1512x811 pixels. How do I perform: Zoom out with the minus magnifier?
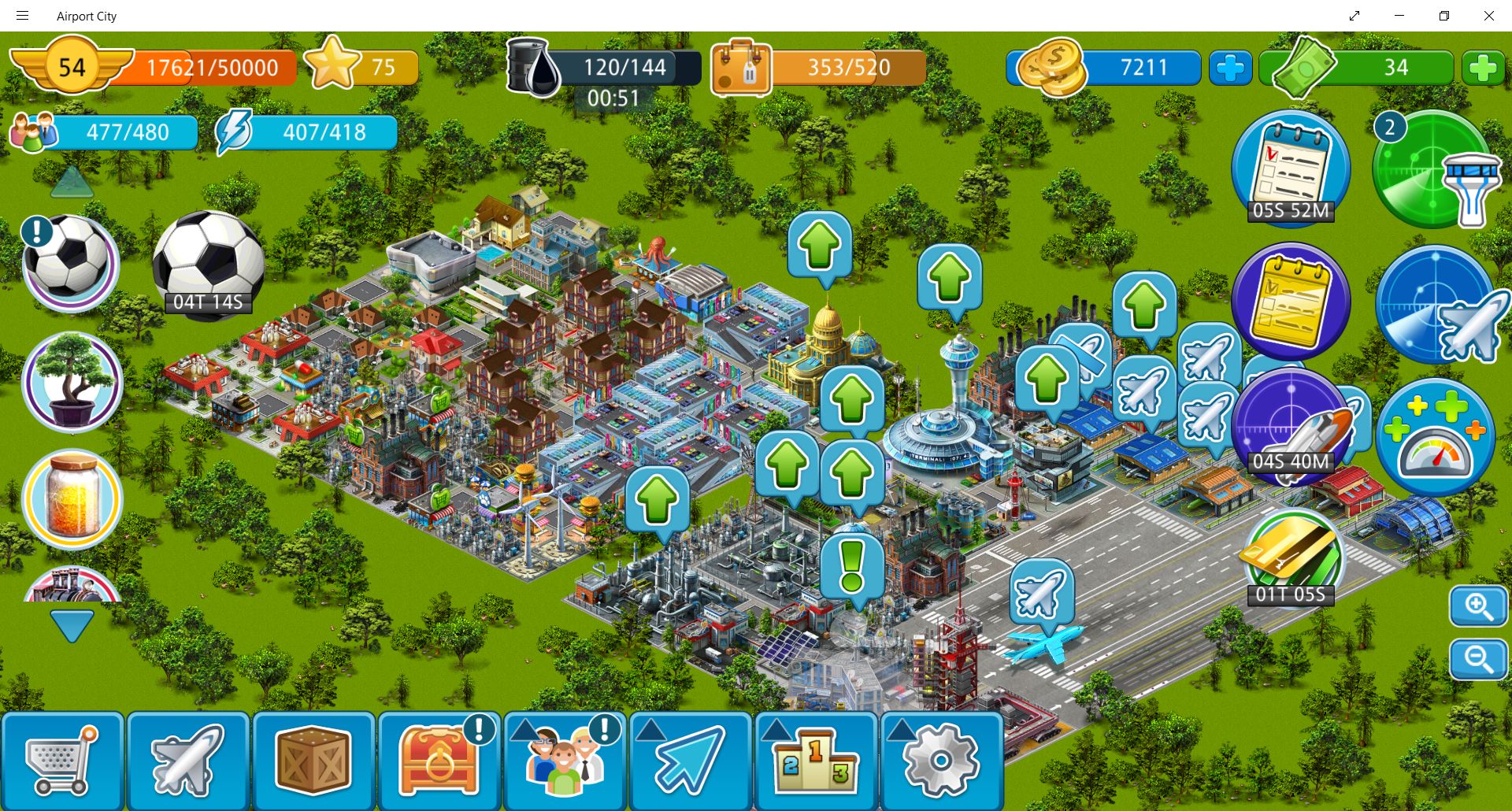pyautogui.click(x=1478, y=659)
